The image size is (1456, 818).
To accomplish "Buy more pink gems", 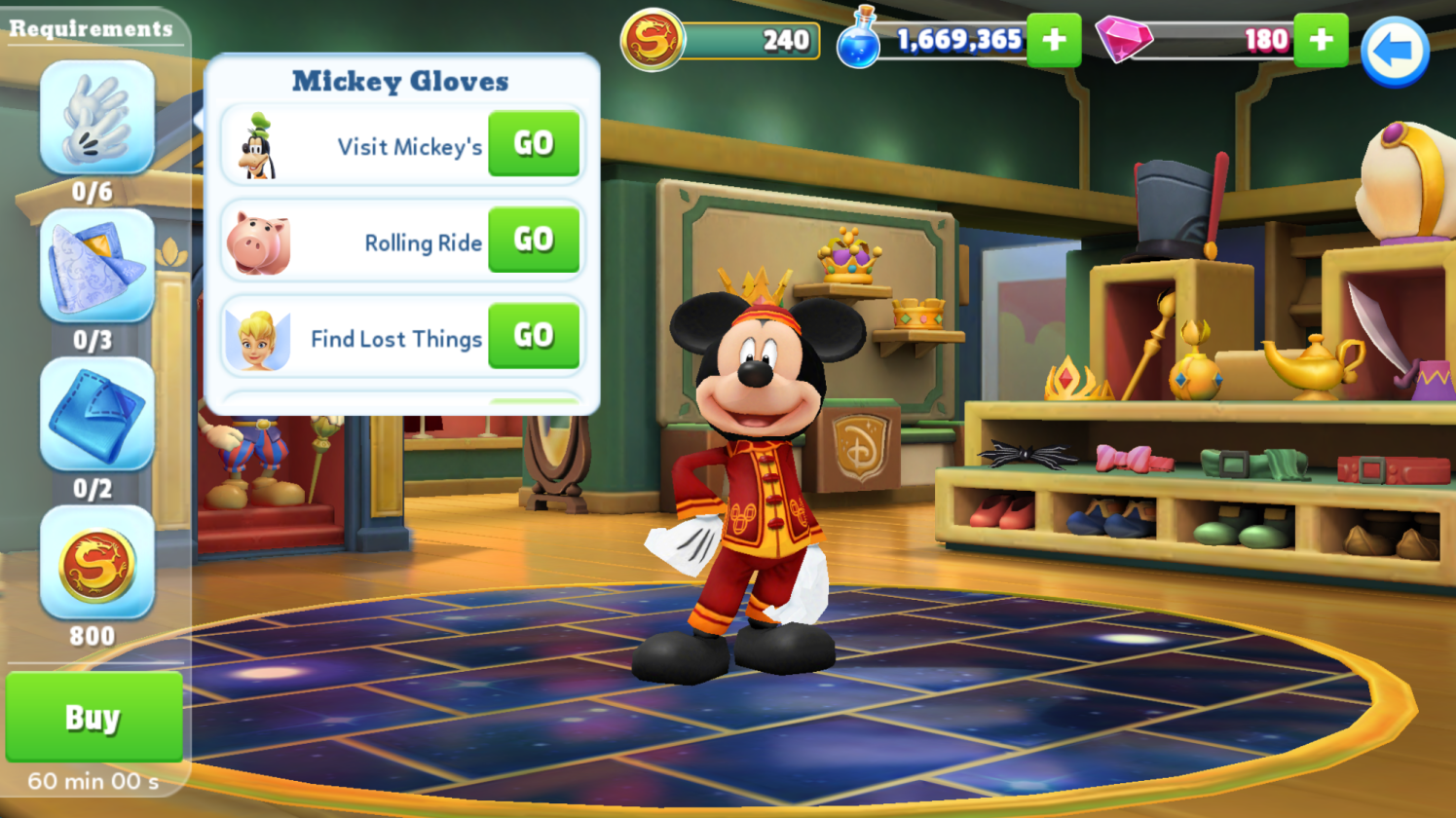I will (x=1321, y=40).
